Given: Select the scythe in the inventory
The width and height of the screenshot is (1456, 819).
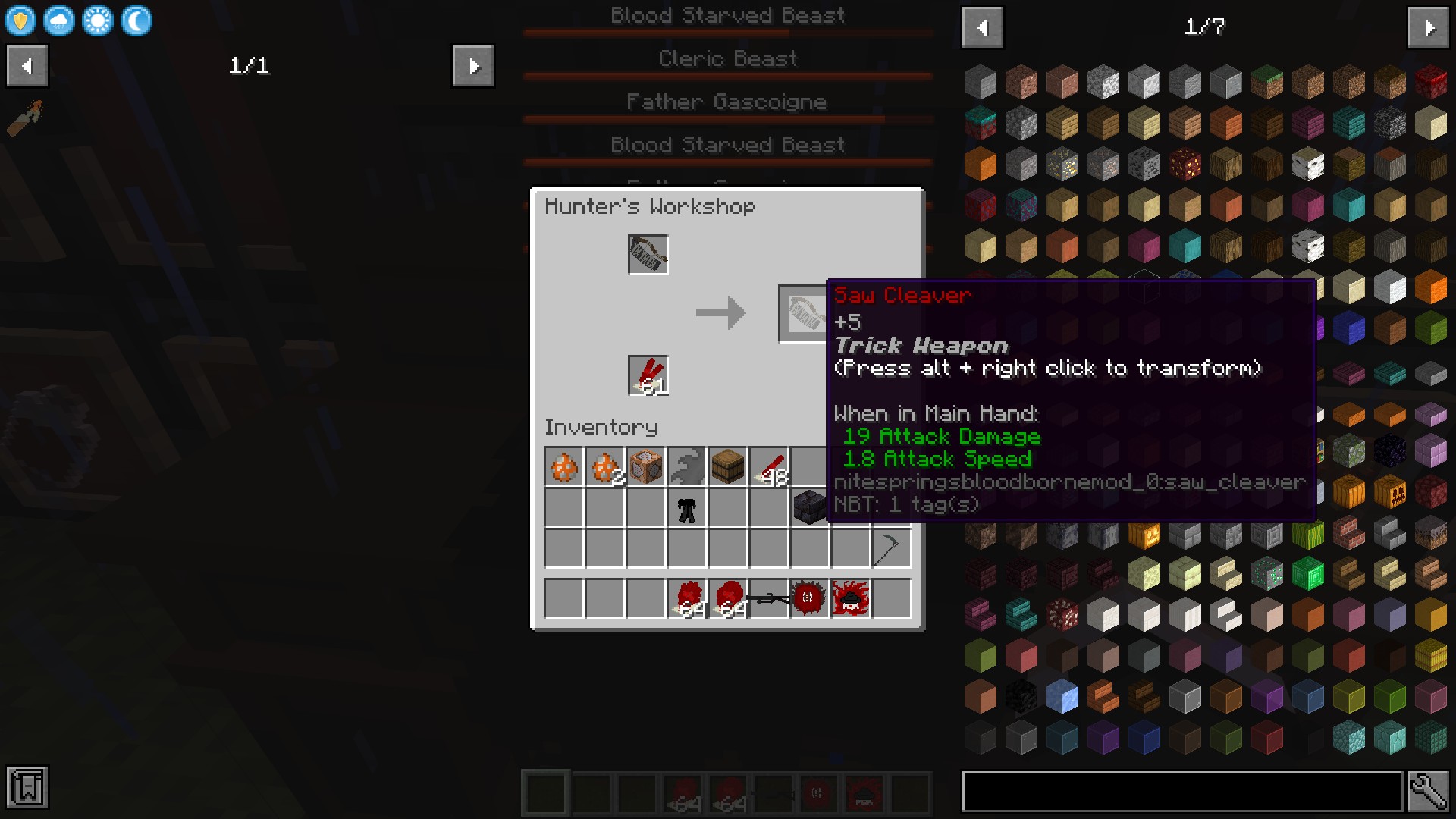Looking at the screenshot, I should tap(890, 548).
